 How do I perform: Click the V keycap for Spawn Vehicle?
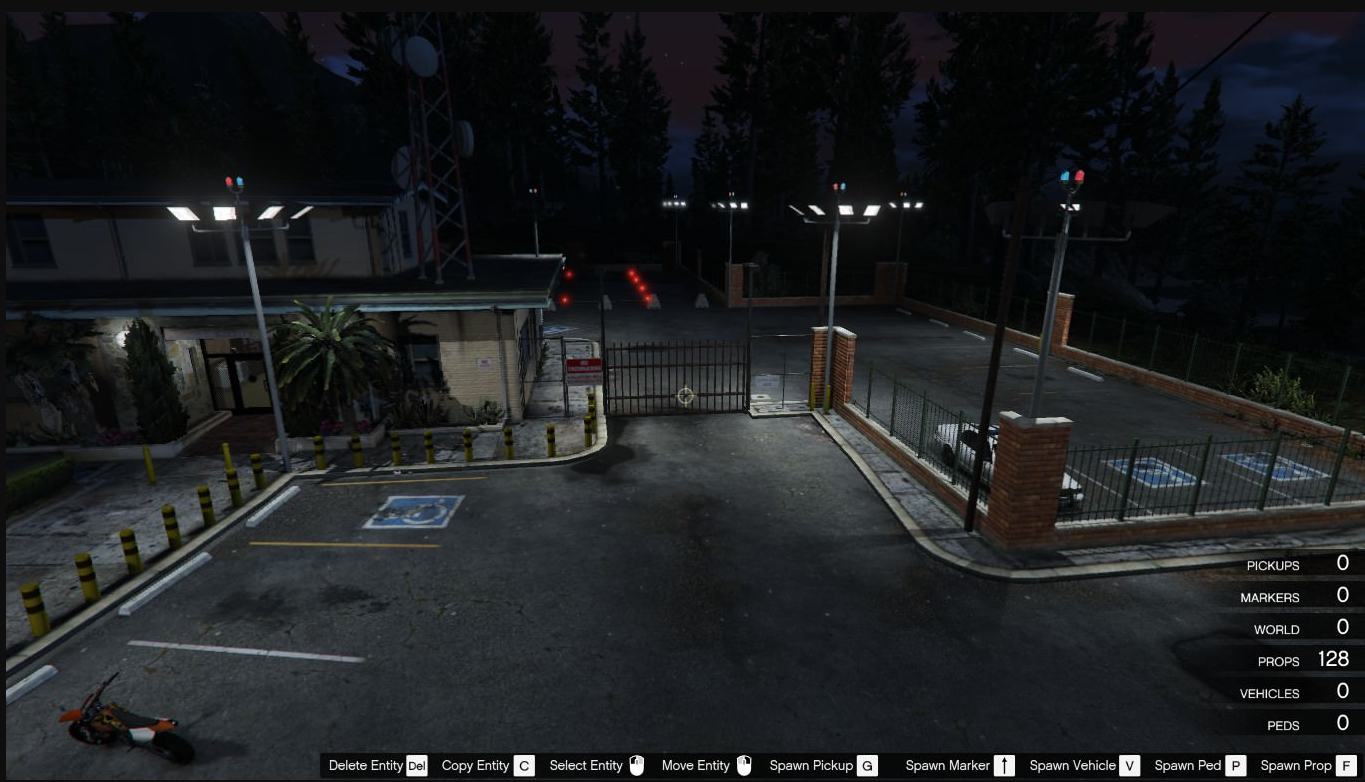coord(1129,765)
